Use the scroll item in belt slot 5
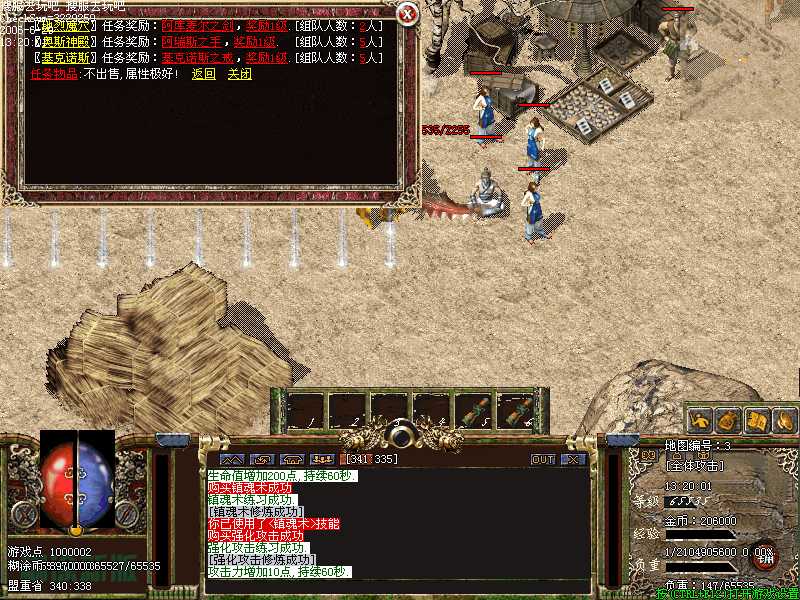The width and height of the screenshot is (800, 600). point(475,411)
